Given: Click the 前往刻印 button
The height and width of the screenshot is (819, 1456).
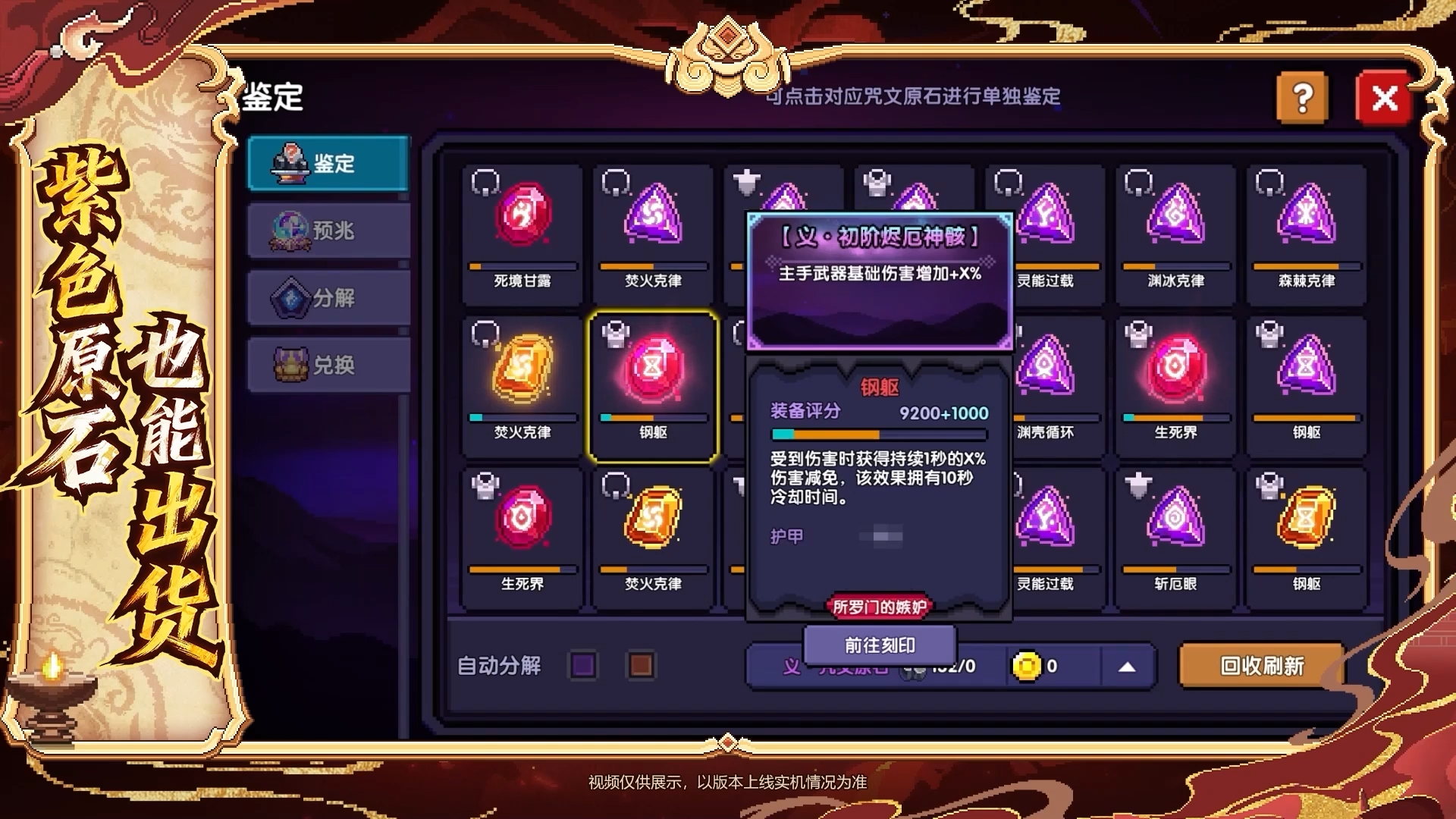Looking at the screenshot, I should pyautogui.click(x=881, y=644).
